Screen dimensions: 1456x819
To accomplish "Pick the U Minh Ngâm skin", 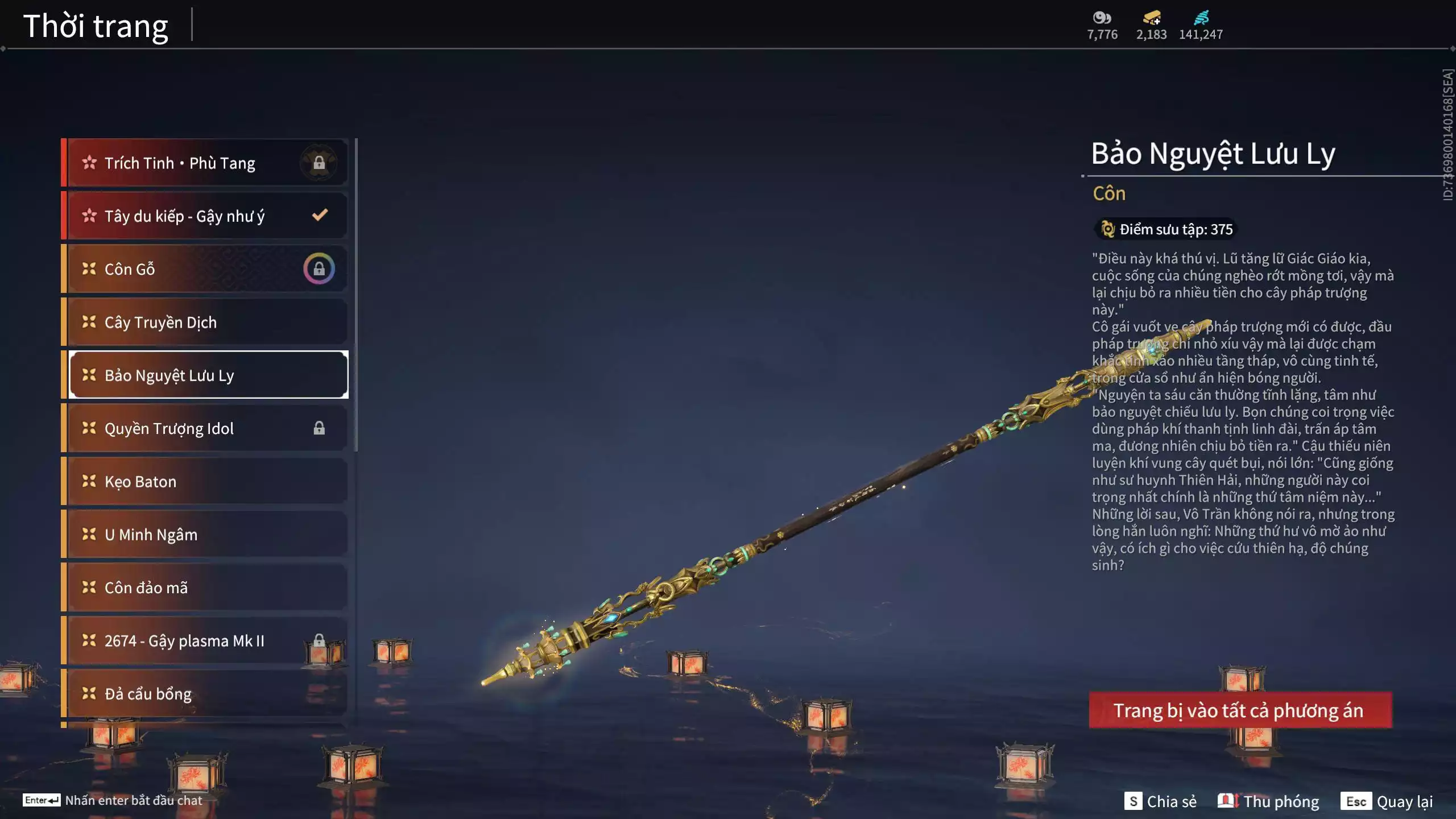I will click(x=208, y=535).
